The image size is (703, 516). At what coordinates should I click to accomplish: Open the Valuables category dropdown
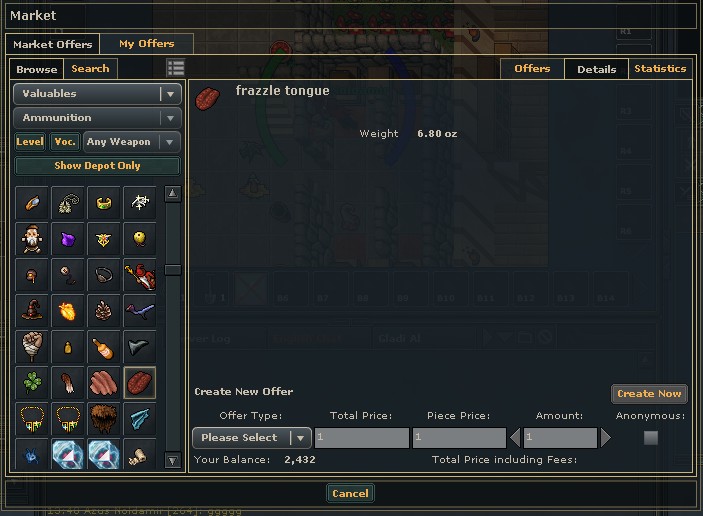tap(97, 94)
